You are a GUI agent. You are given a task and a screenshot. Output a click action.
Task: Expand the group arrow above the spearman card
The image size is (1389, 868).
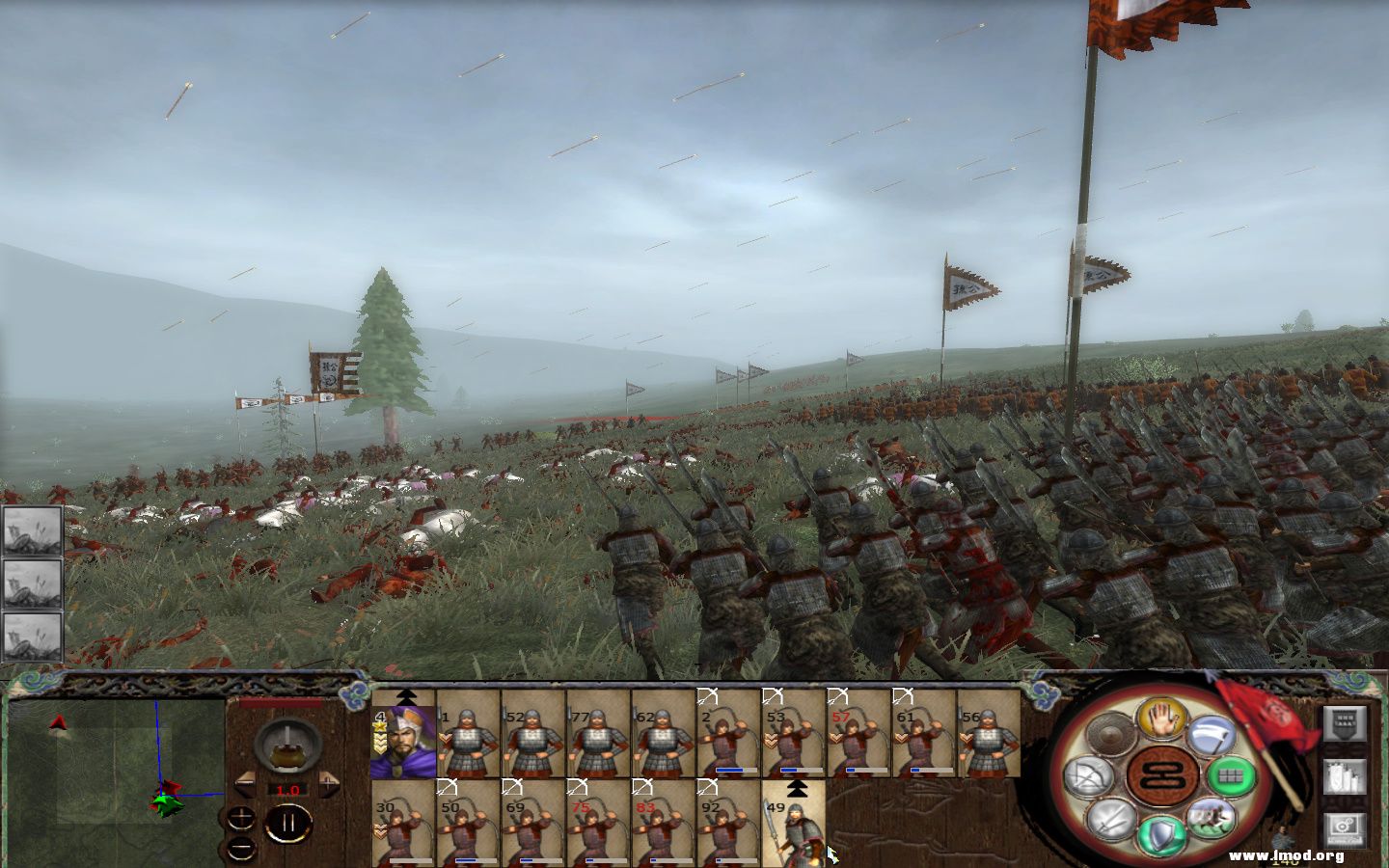click(x=797, y=788)
